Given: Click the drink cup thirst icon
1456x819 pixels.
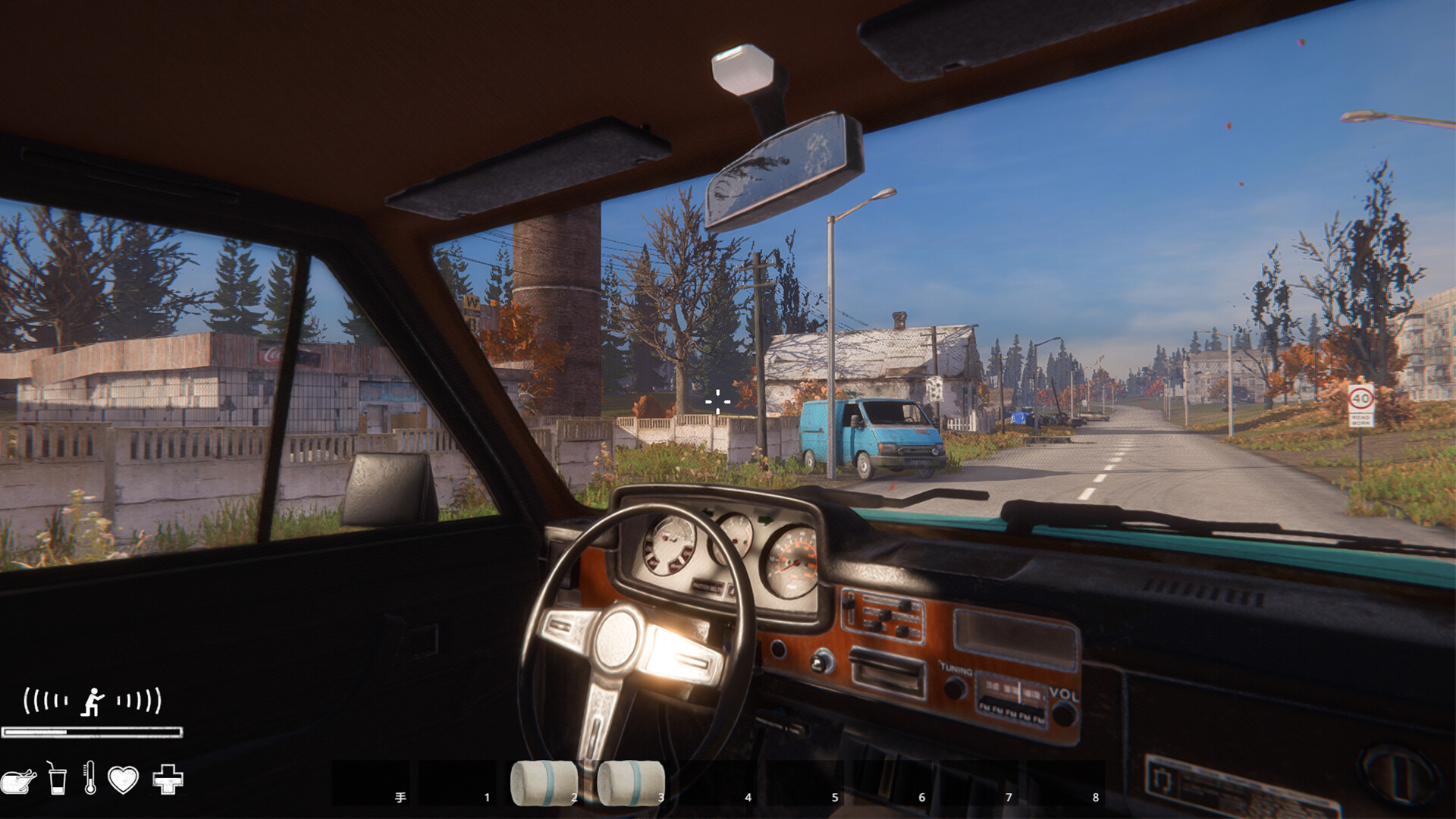Looking at the screenshot, I should [56, 778].
